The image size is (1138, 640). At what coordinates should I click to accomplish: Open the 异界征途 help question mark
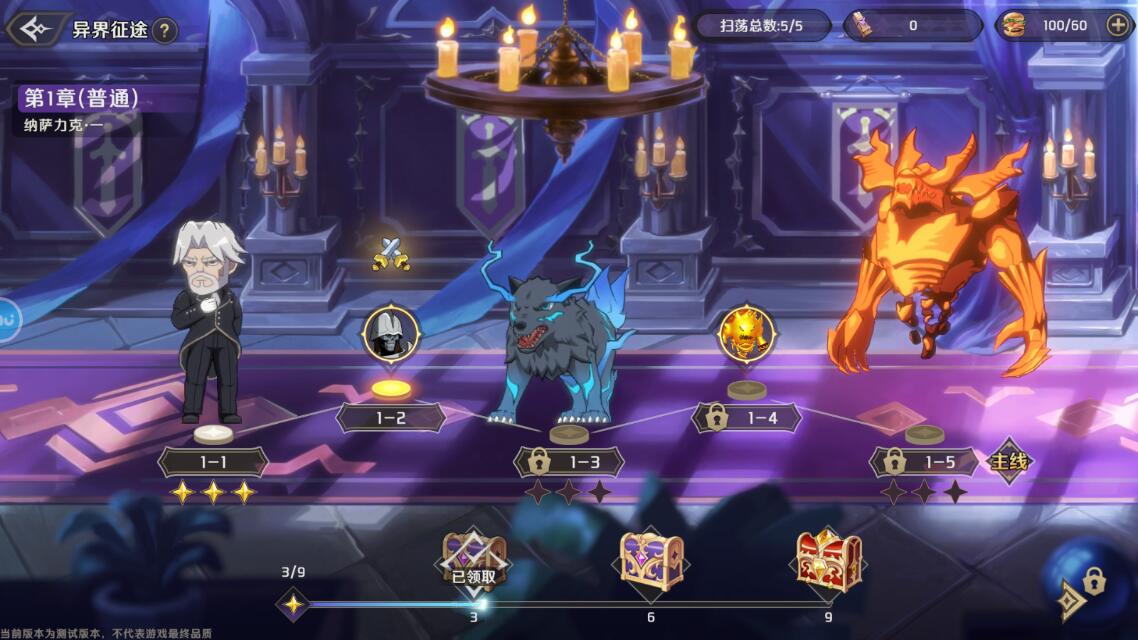tap(165, 31)
